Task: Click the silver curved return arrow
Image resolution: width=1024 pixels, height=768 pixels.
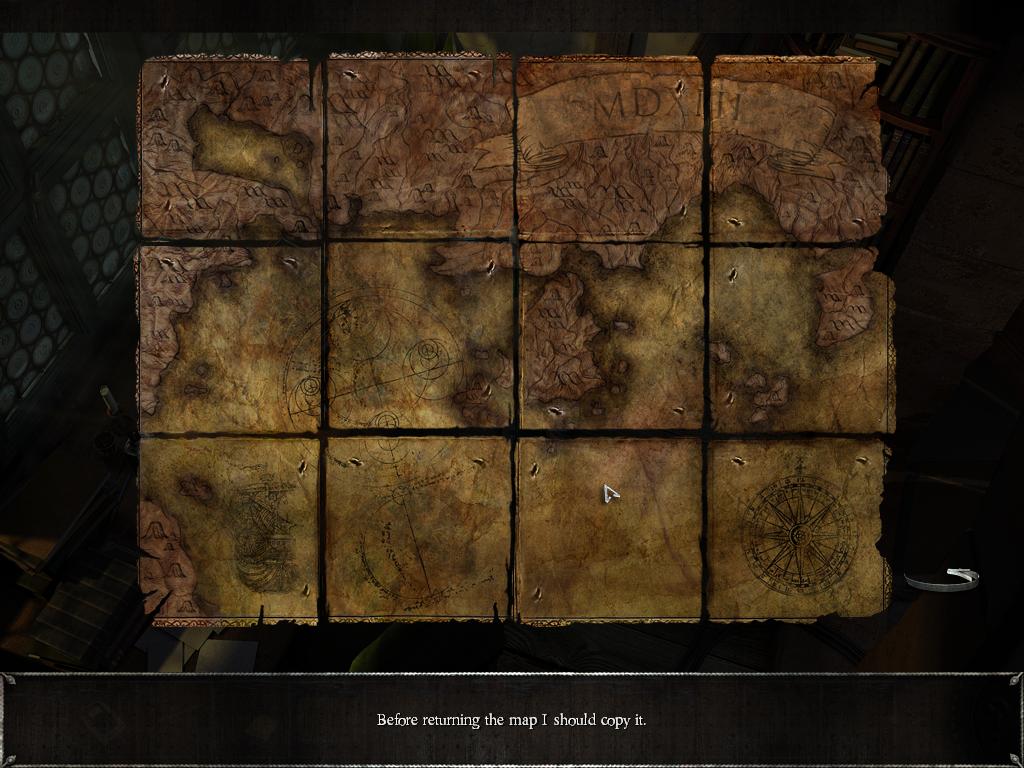Action: click(943, 578)
